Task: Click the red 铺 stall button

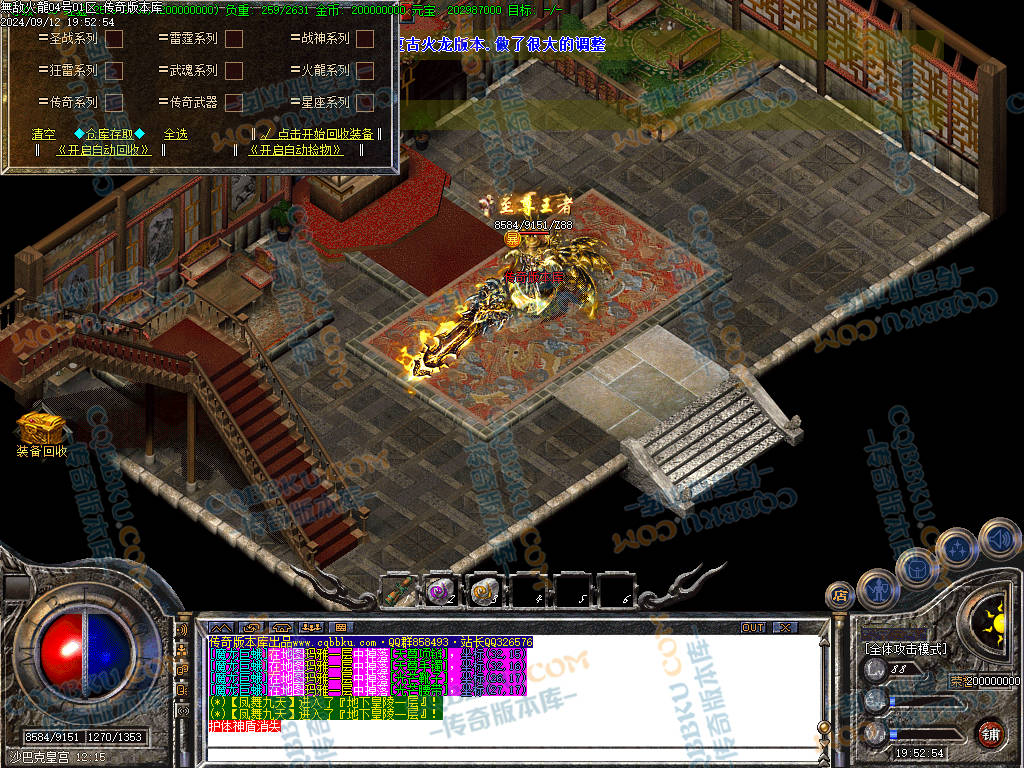Action: click(989, 733)
